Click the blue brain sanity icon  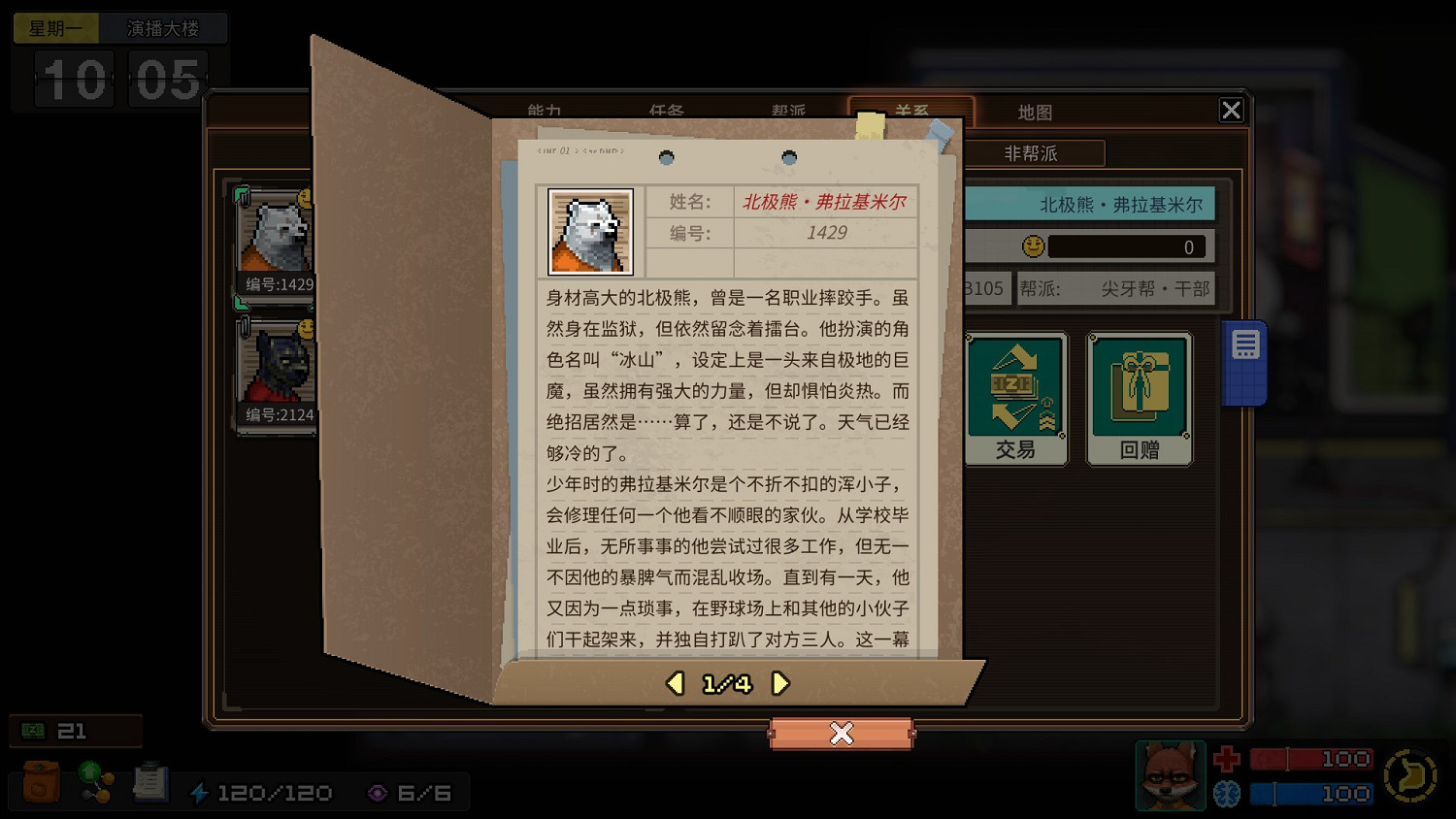tap(1229, 793)
